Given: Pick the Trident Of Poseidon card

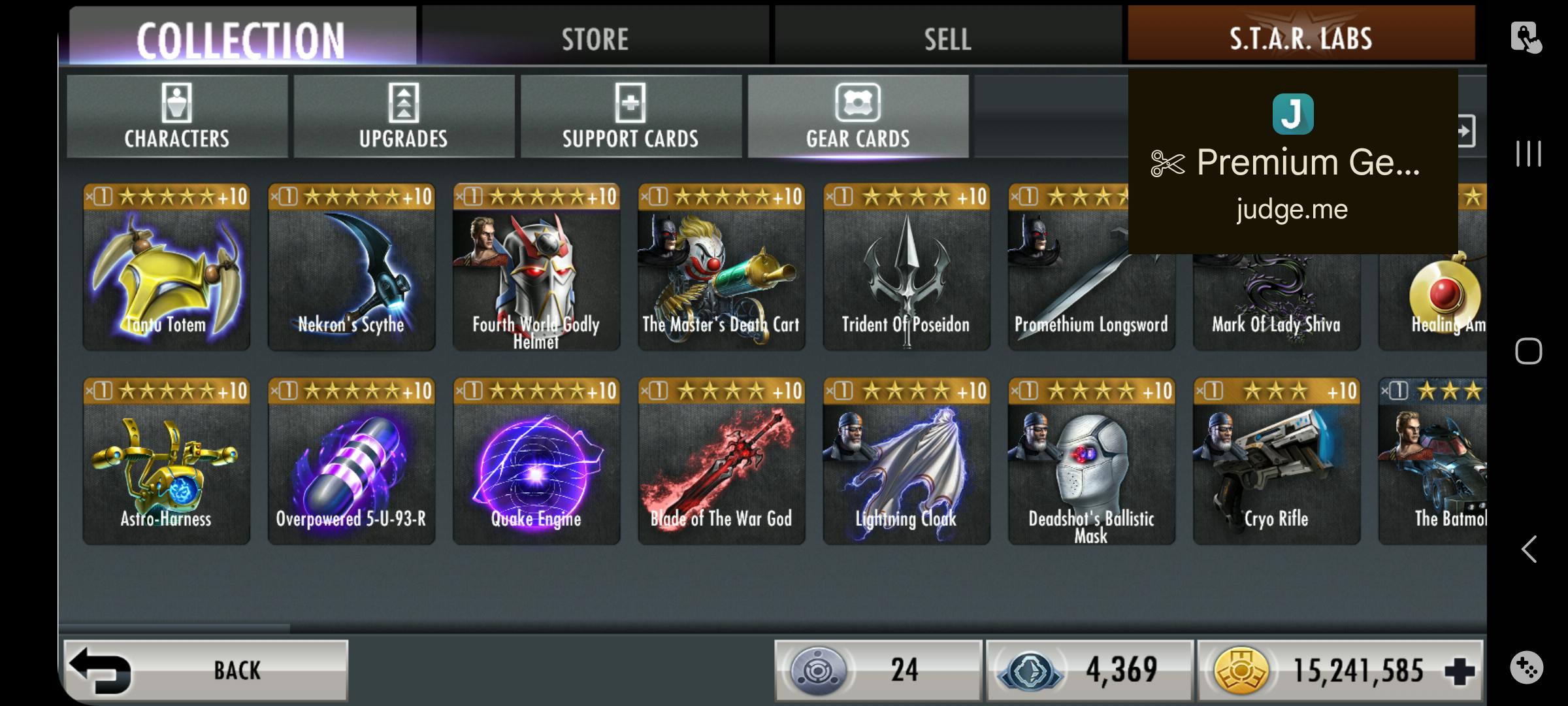Looking at the screenshot, I should click(906, 268).
